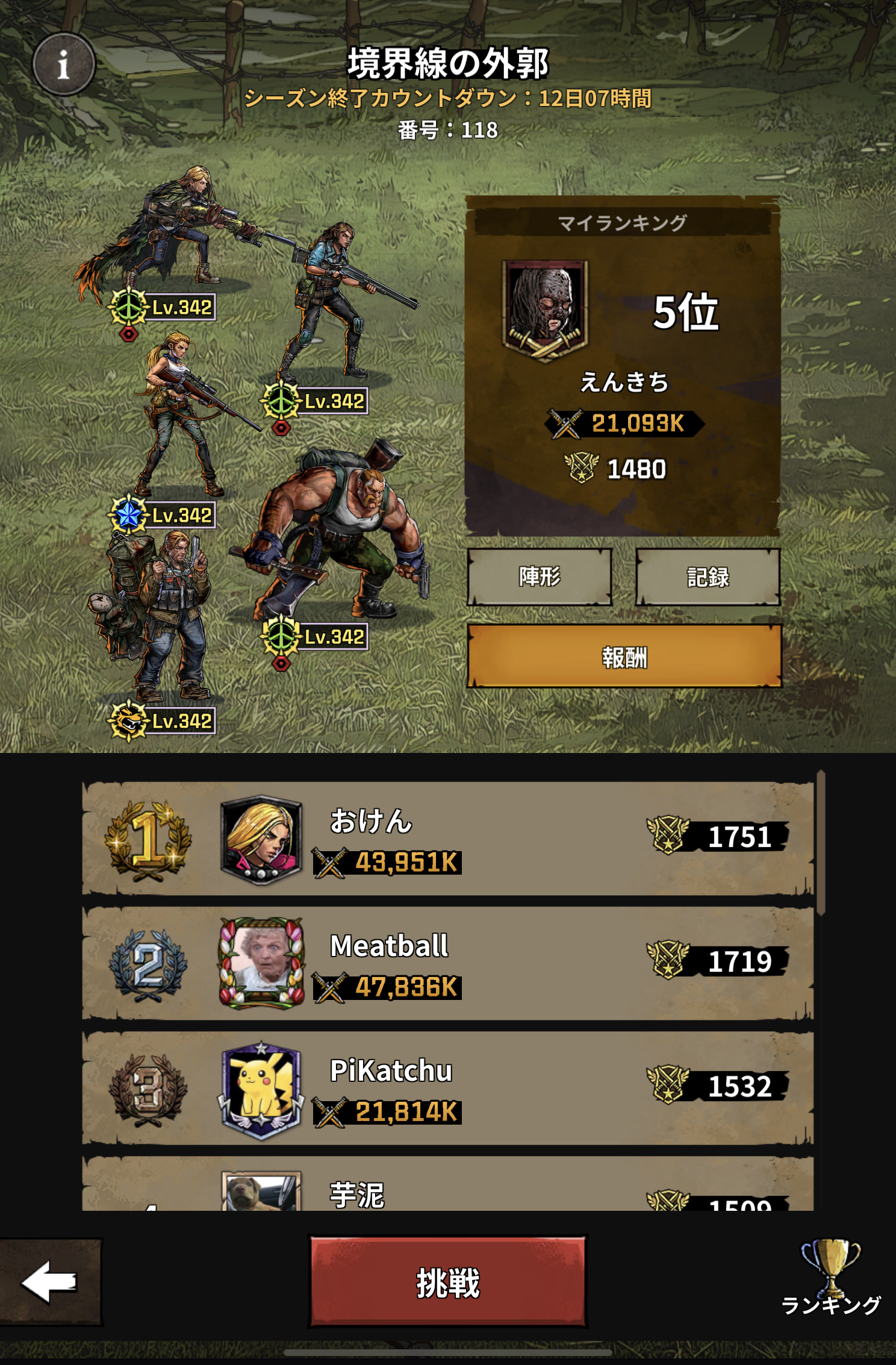Open the info button

pos(63,64)
